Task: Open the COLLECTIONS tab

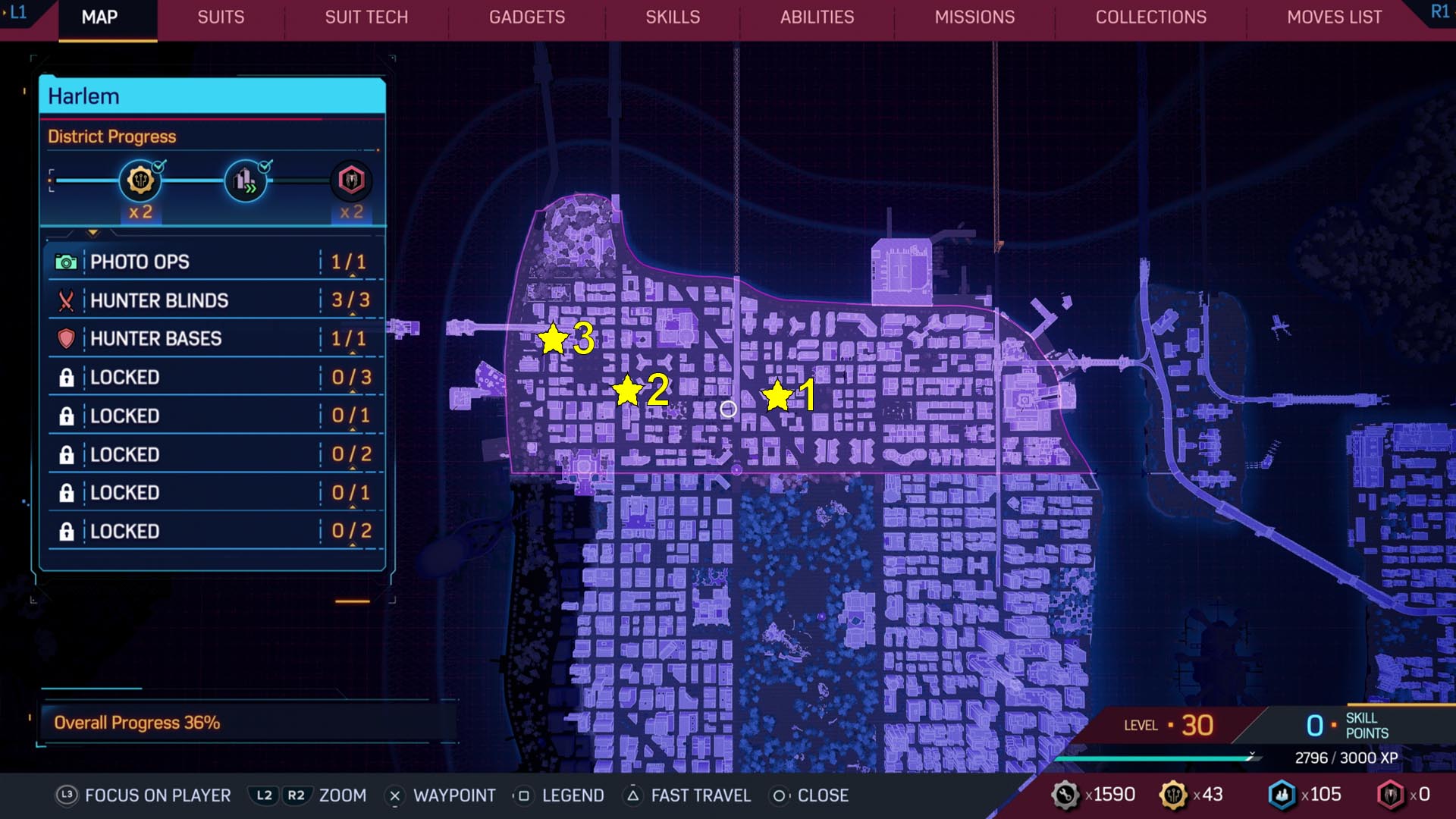Action: pos(1150,17)
